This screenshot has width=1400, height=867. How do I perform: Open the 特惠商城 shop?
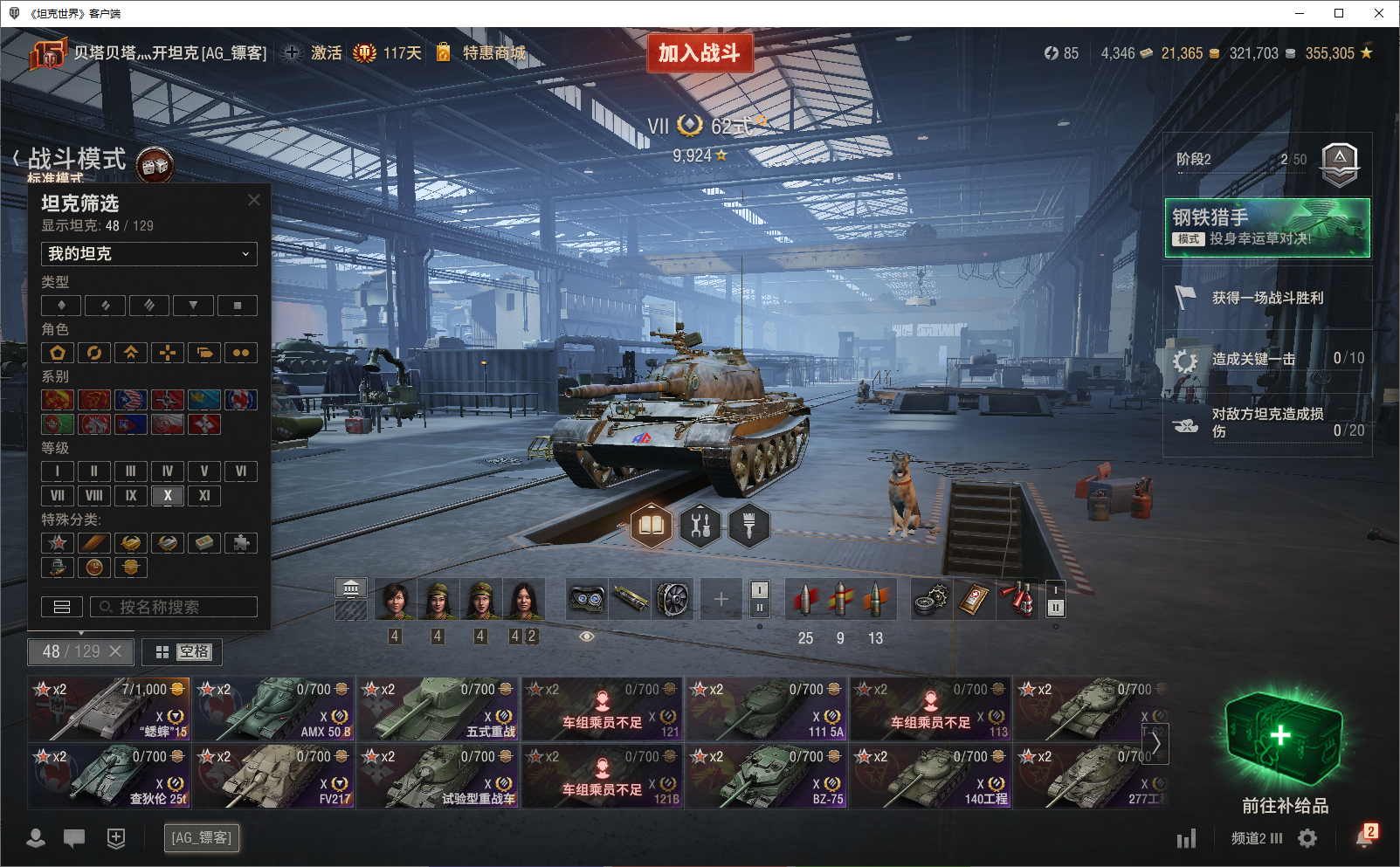click(x=493, y=53)
